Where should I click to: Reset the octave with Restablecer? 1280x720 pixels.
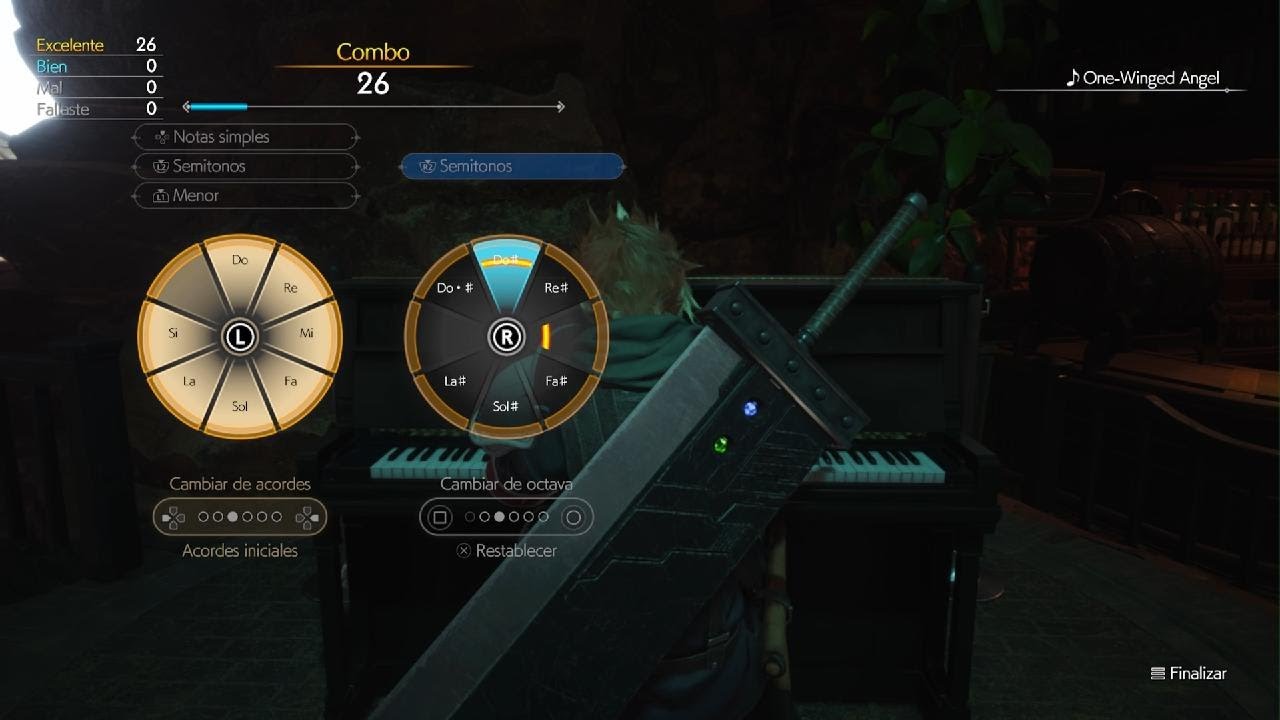coord(506,551)
